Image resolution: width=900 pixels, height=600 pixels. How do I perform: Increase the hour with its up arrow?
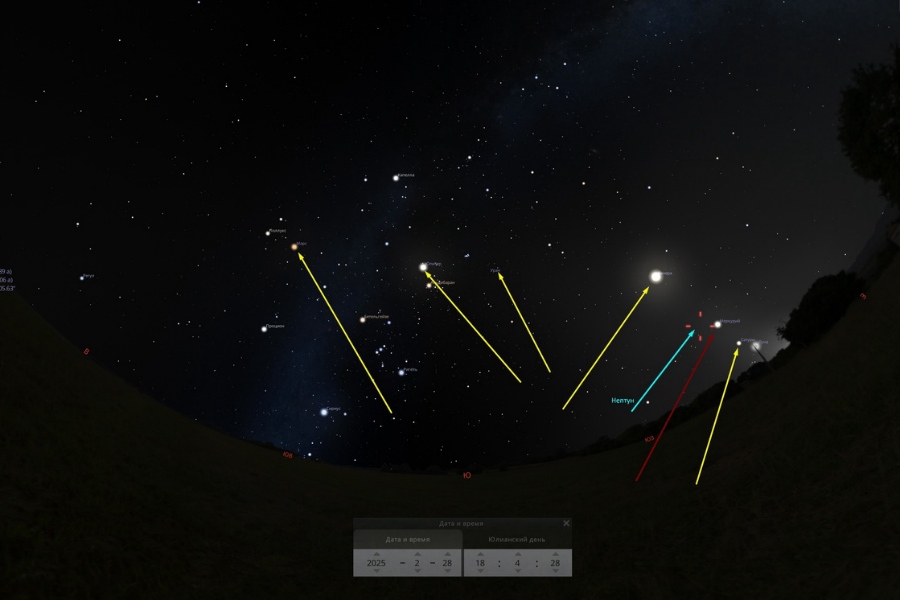(480, 553)
